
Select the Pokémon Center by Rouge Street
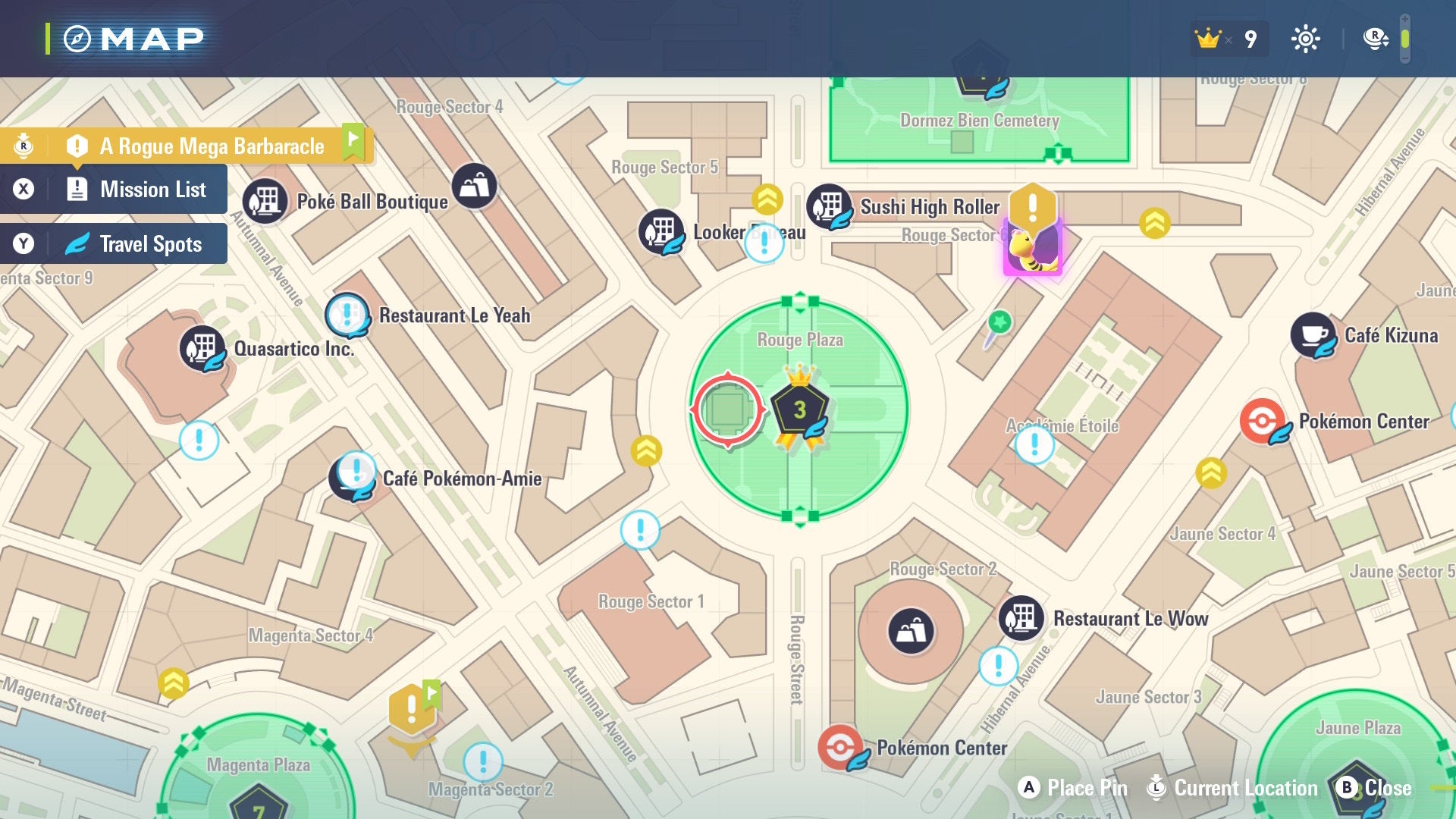pyautogui.click(x=840, y=748)
